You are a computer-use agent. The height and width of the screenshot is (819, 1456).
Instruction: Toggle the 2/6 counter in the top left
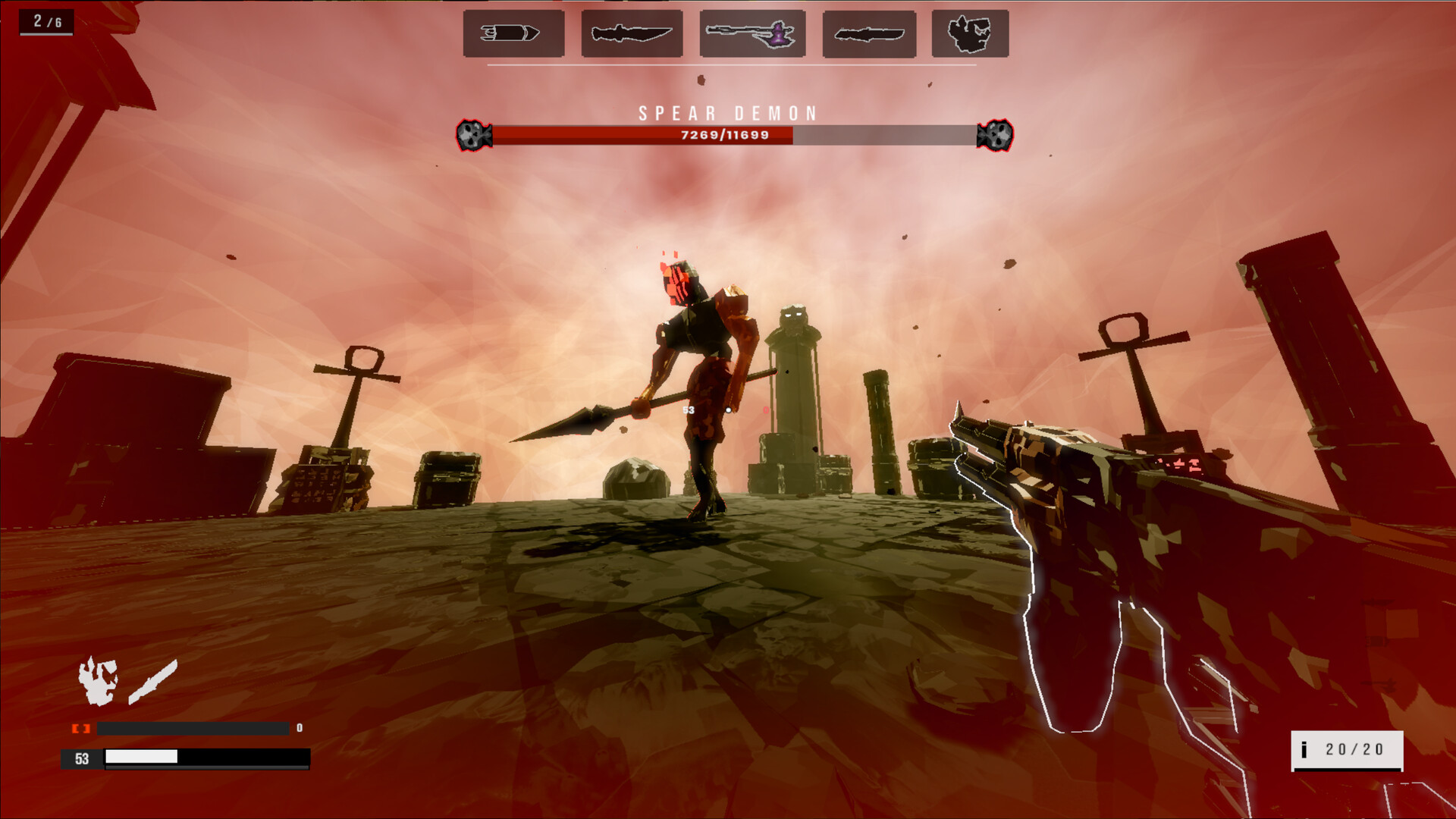click(44, 22)
